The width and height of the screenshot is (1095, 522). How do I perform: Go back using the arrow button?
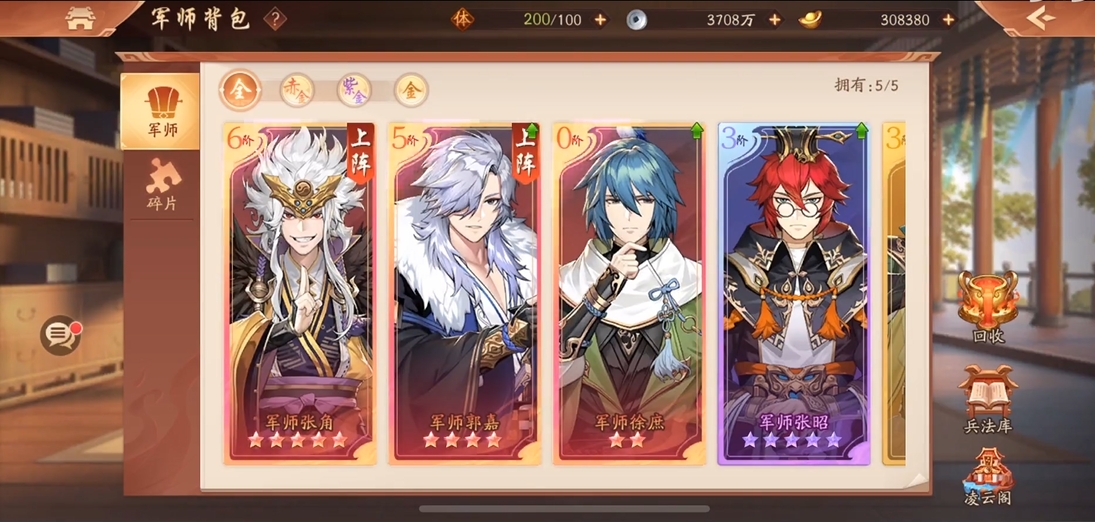coord(1041,19)
